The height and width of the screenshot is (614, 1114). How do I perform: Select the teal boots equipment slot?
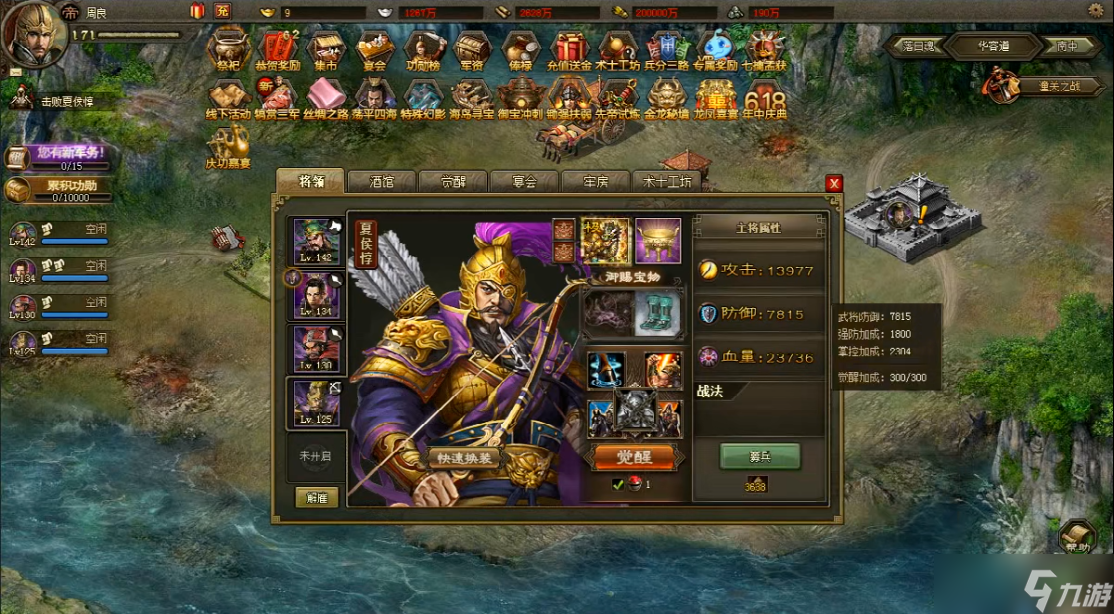point(657,313)
